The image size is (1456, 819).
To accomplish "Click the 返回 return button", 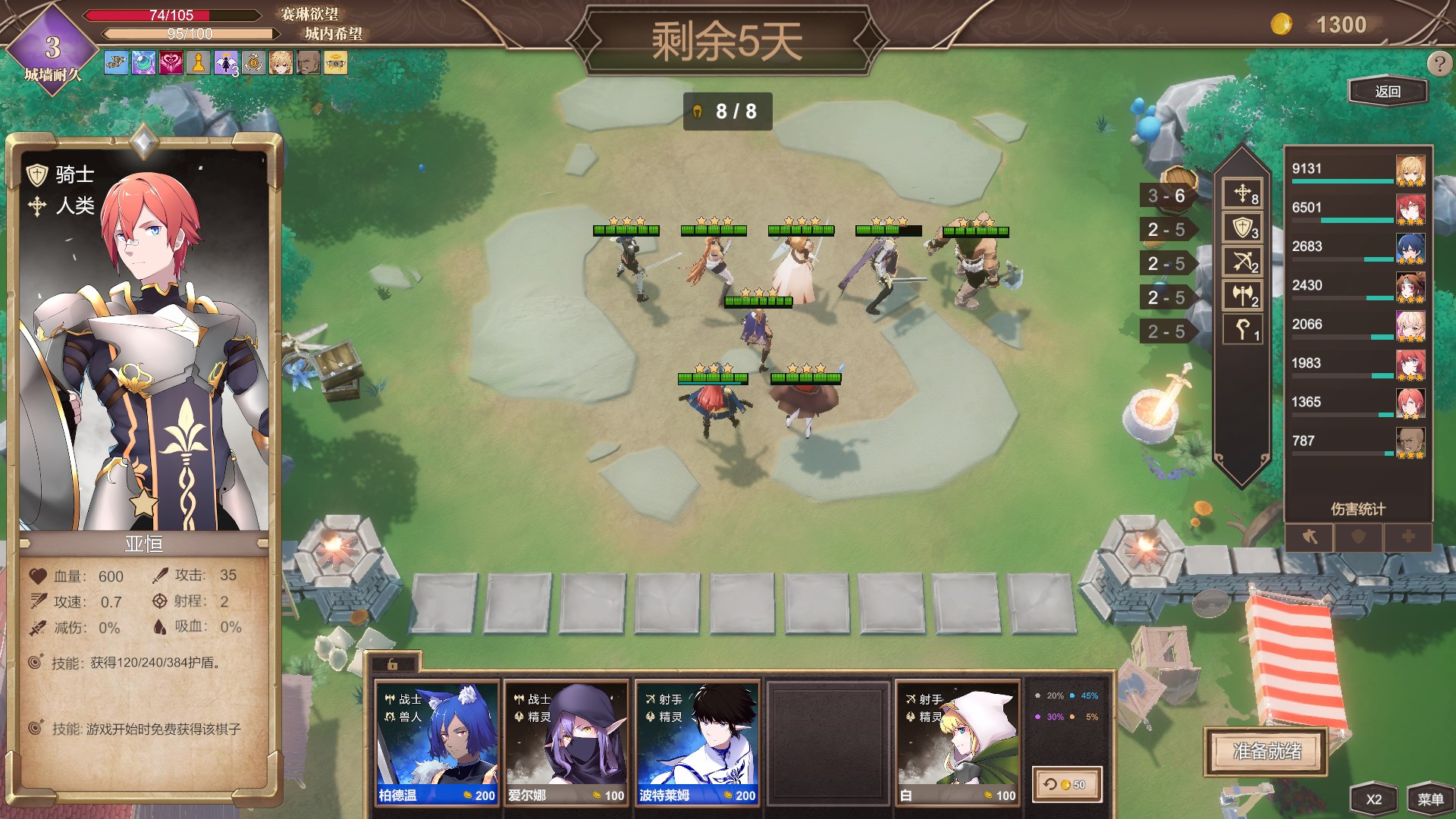I will click(x=1387, y=92).
